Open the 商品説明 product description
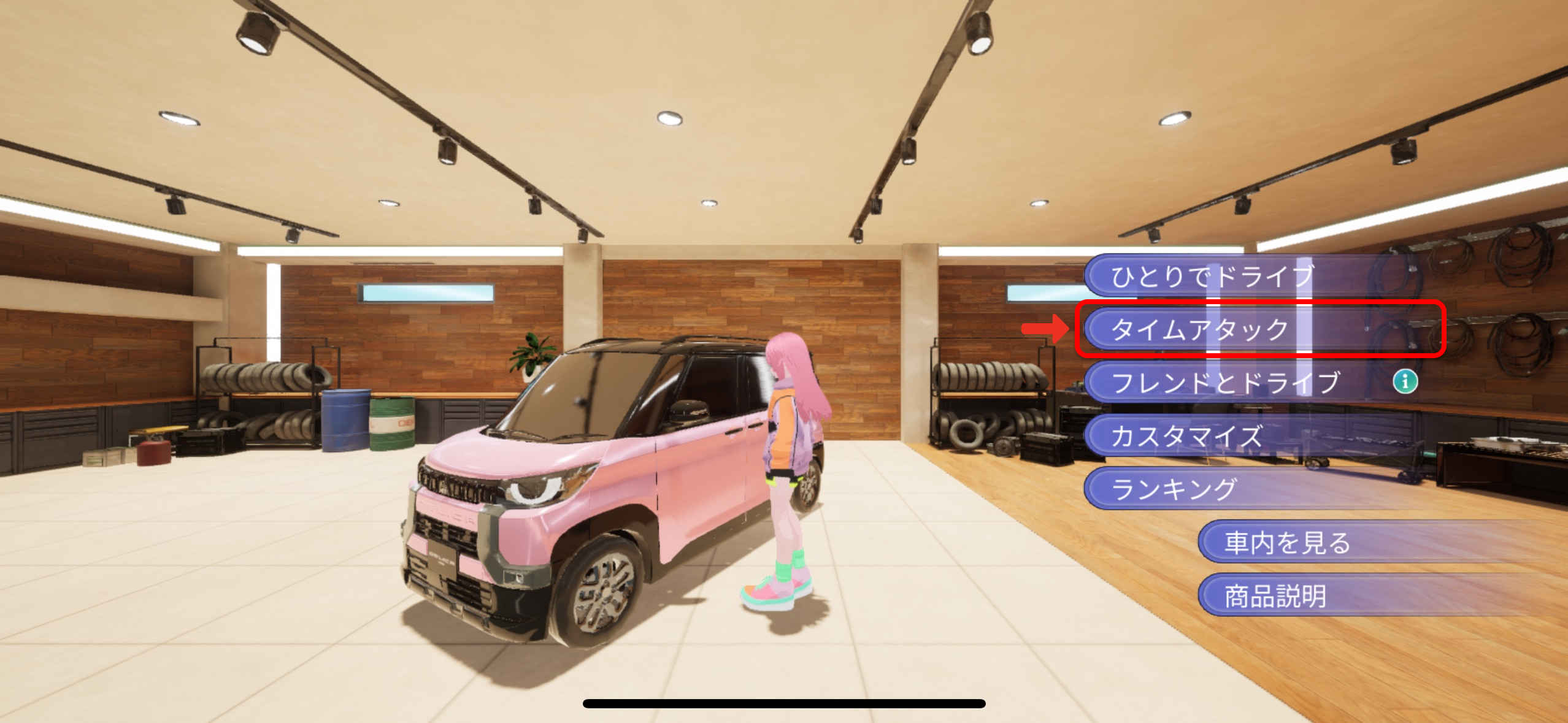 click(x=1275, y=596)
